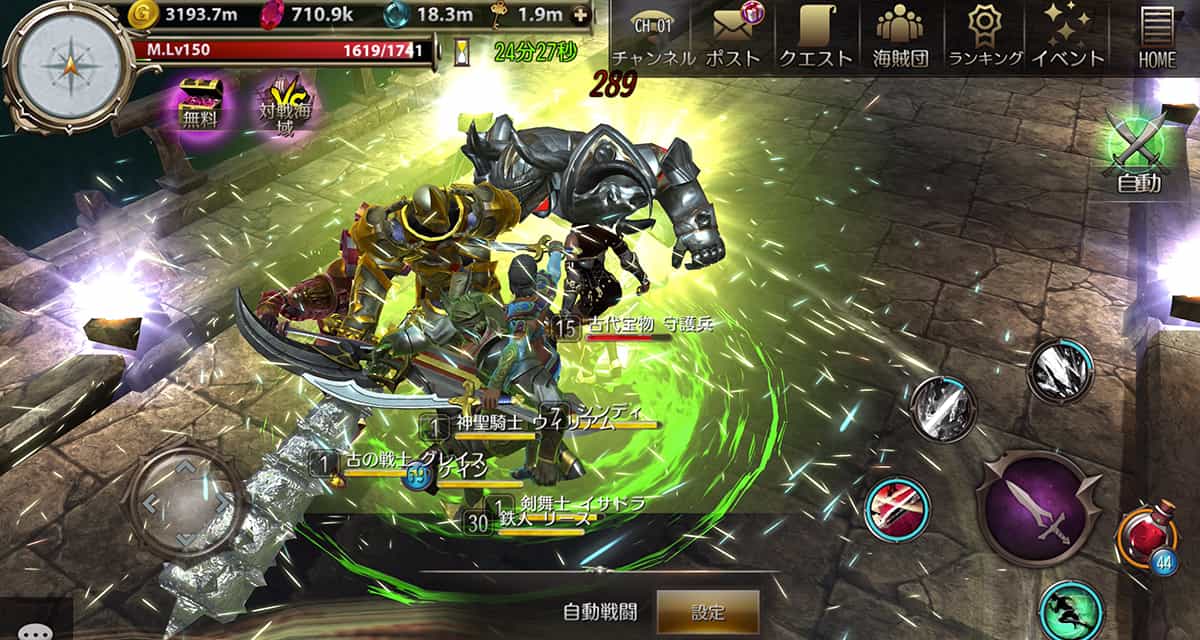This screenshot has width=1200, height=640.
Task: Activate the red slash skill
Action: click(x=897, y=508)
